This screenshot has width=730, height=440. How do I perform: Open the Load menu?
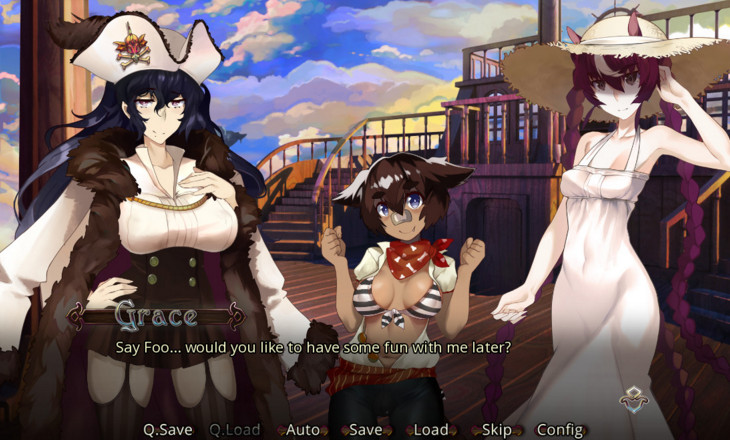pos(431,430)
